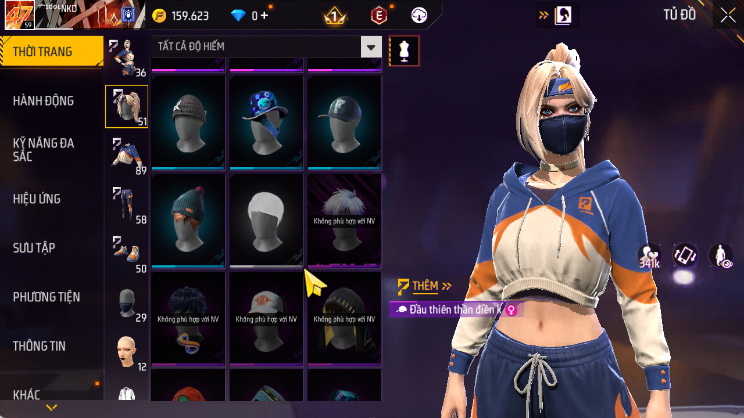Open the Thông Tin tab
This screenshot has width=744, height=418.
pos(39,346)
